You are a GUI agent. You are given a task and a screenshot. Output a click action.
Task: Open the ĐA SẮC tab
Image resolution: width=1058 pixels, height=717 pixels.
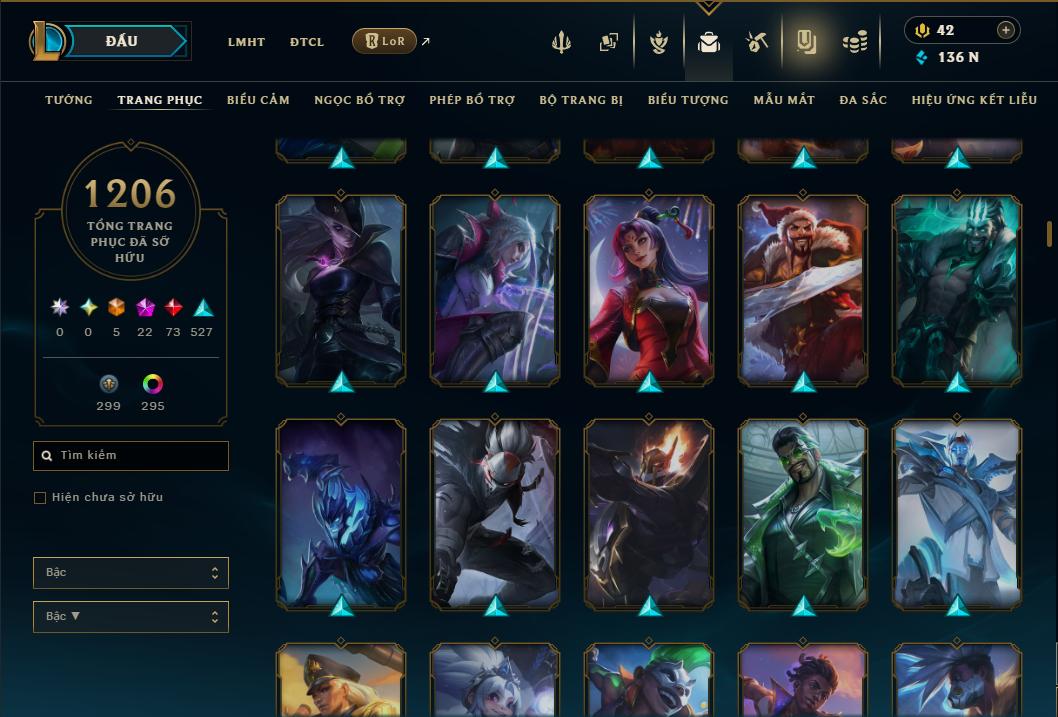point(863,100)
